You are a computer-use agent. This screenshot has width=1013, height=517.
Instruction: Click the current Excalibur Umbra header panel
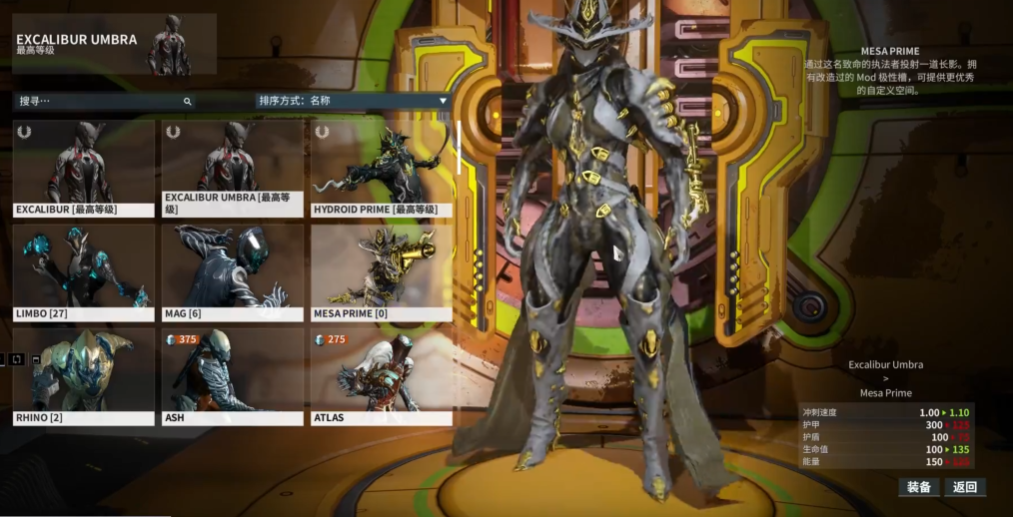coord(113,44)
